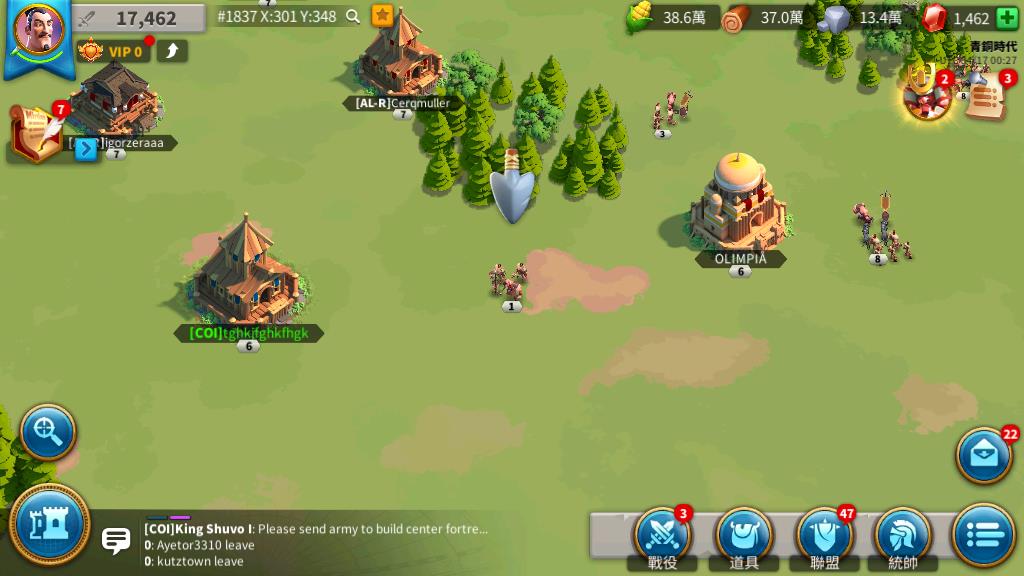Expand the blue arrow quest tab

point(87,150)
